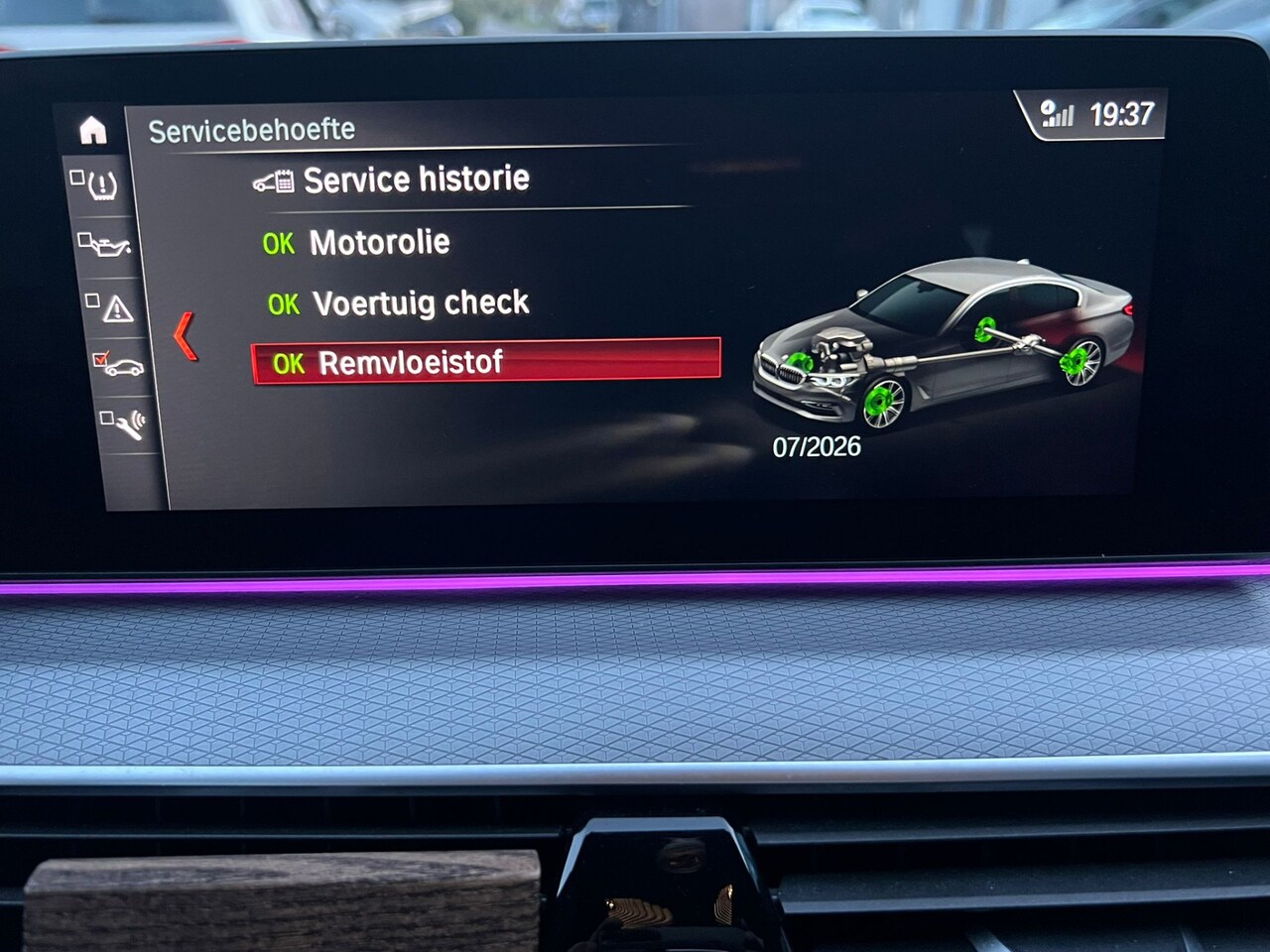The image size is (1270, 952).
Task: Switch to the engine oil level tab
Action: [x=107, y=245]
